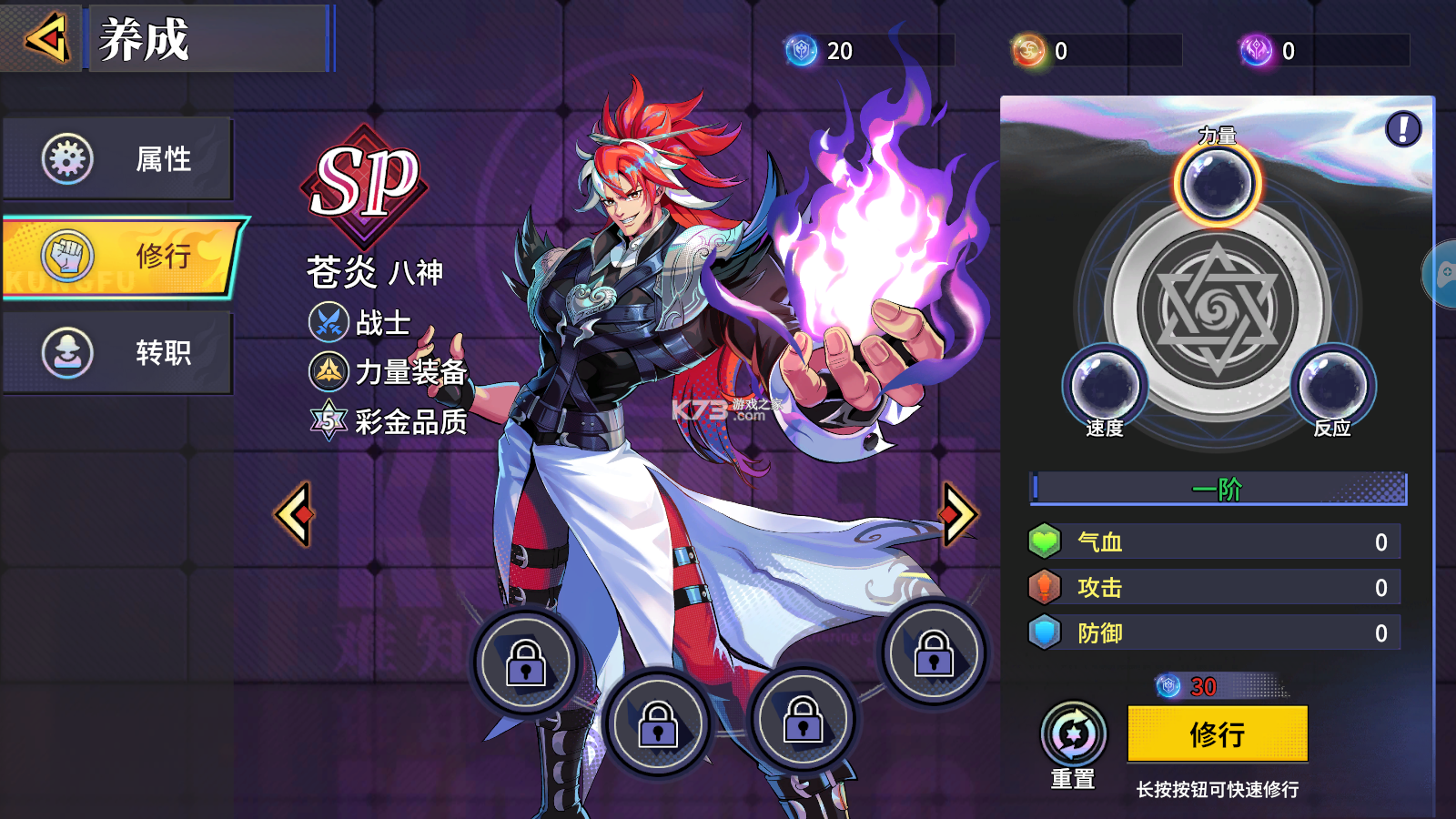The image size is (1456, 819).
Task: Select the 力量 attribute orb
Action: point(1218,182)
